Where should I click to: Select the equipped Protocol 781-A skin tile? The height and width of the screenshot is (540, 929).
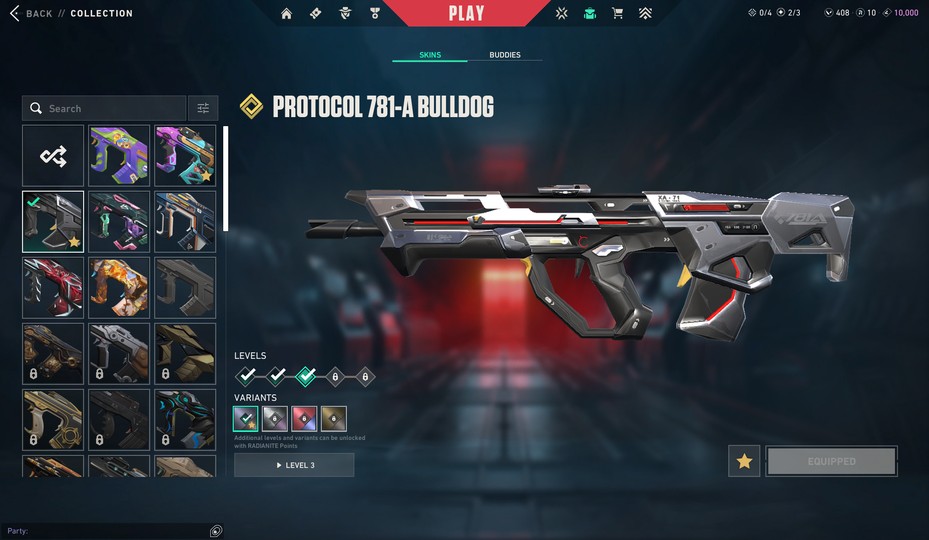coord(53,222)
